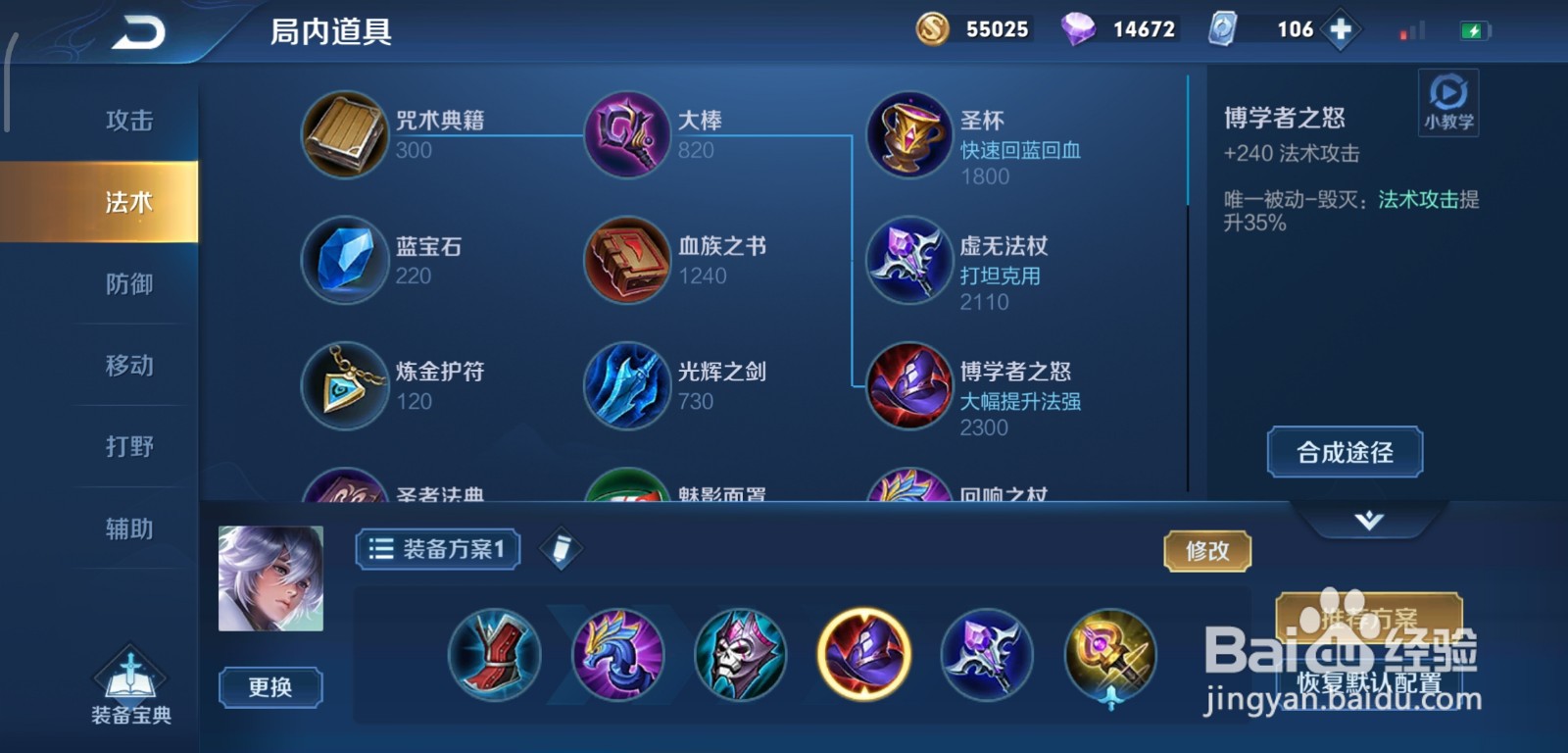Click the hero avatar thumbnail
Viewport: 1568px width, 753px height.
pos(270,580)
